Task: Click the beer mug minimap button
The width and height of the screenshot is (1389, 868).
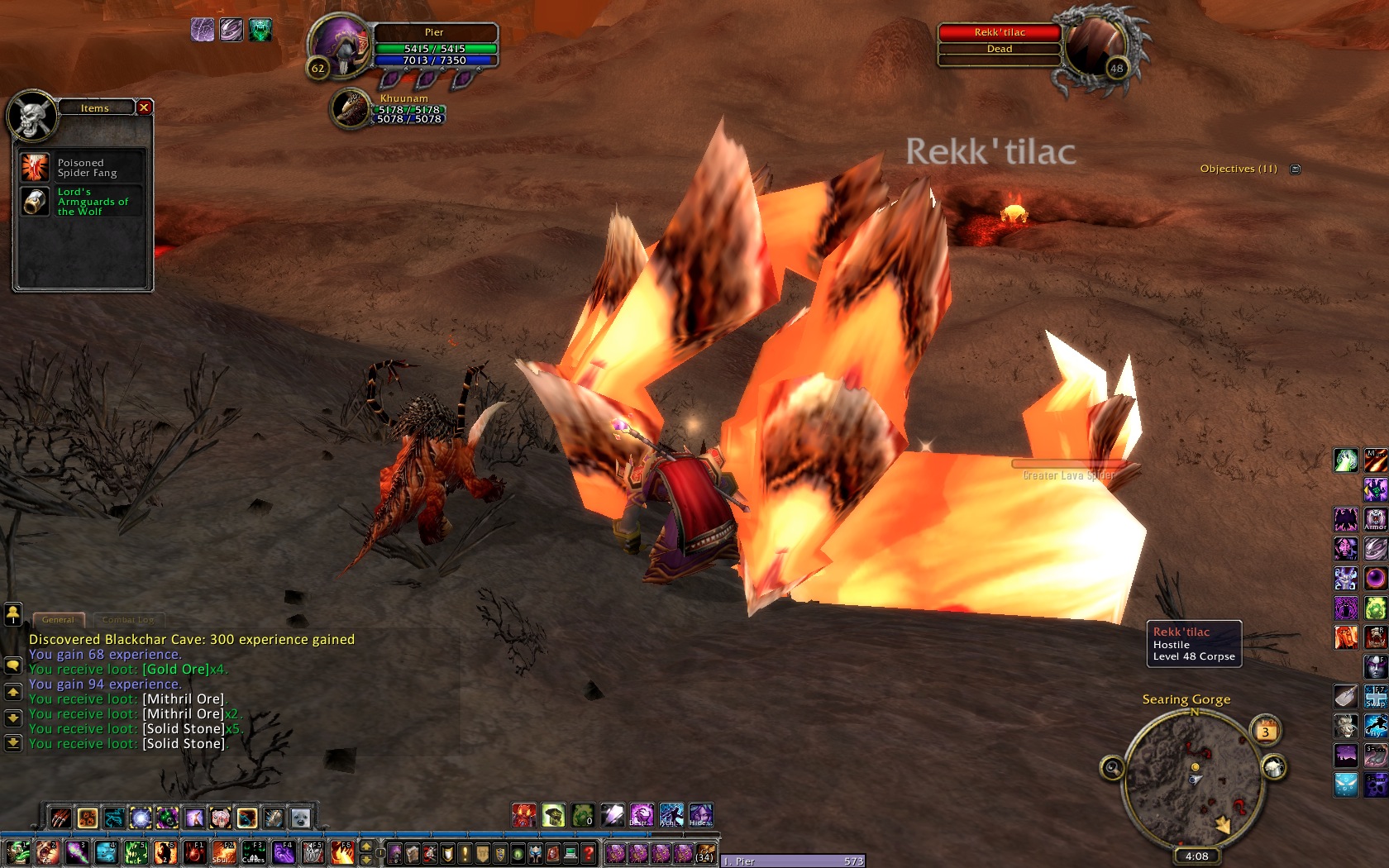Action: 1274,768
